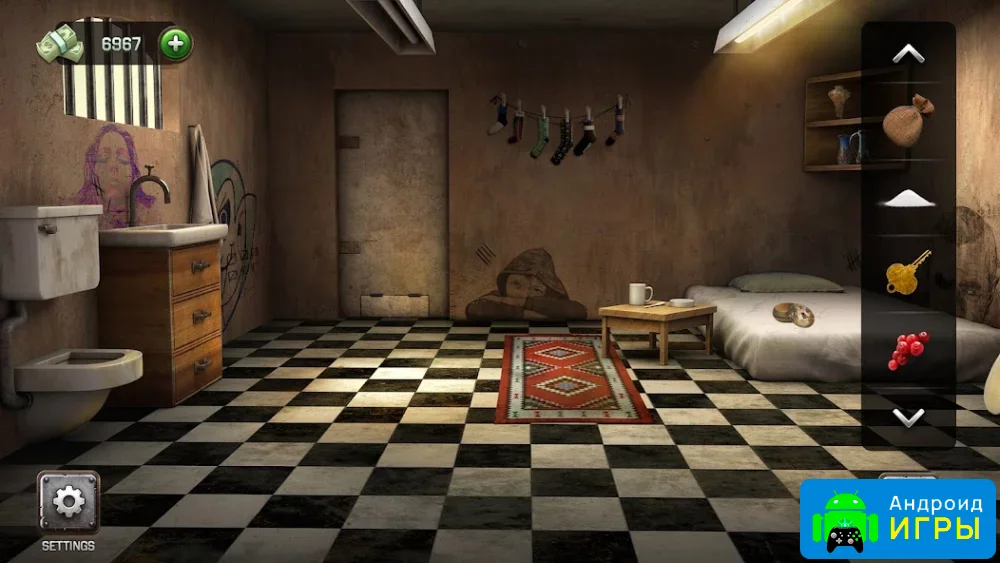This screenshot has height=563, width=1000.
Task: Click the inventory up arrow
Action: [x=908, y=55]
